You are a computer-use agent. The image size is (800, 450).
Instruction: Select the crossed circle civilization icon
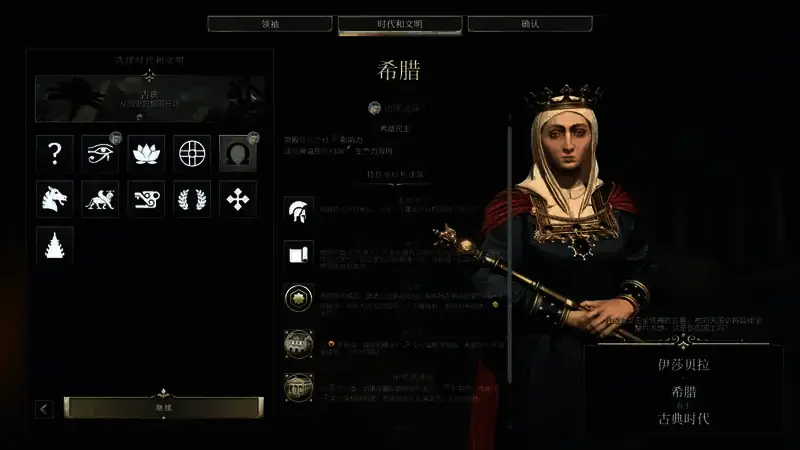[192, 153]
